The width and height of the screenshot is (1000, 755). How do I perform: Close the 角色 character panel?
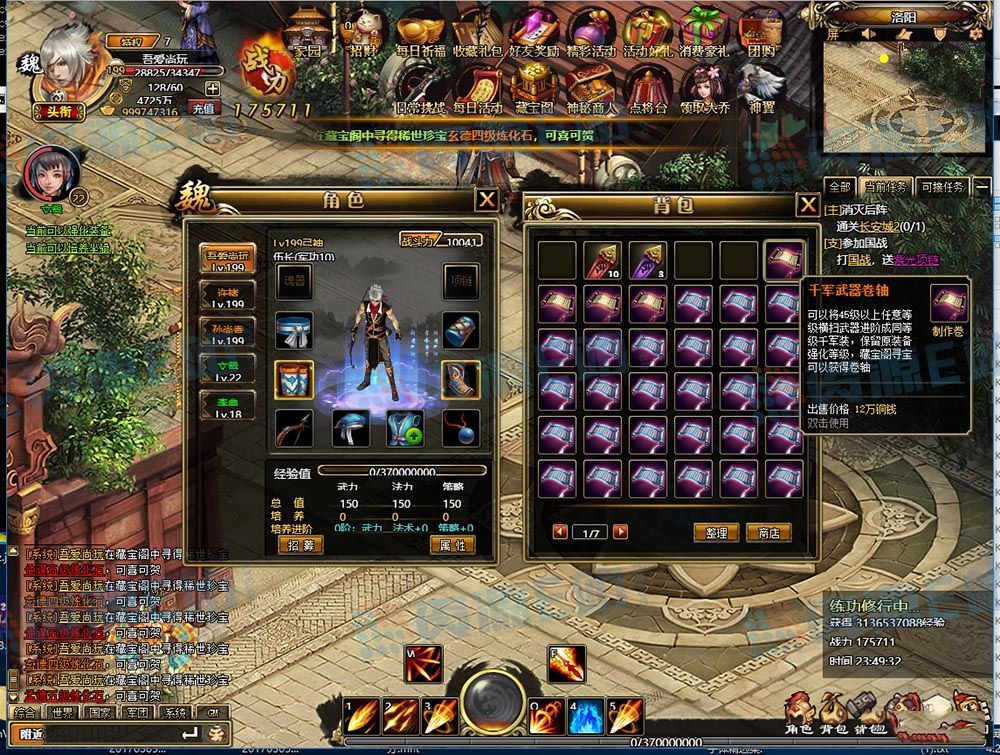486,200
